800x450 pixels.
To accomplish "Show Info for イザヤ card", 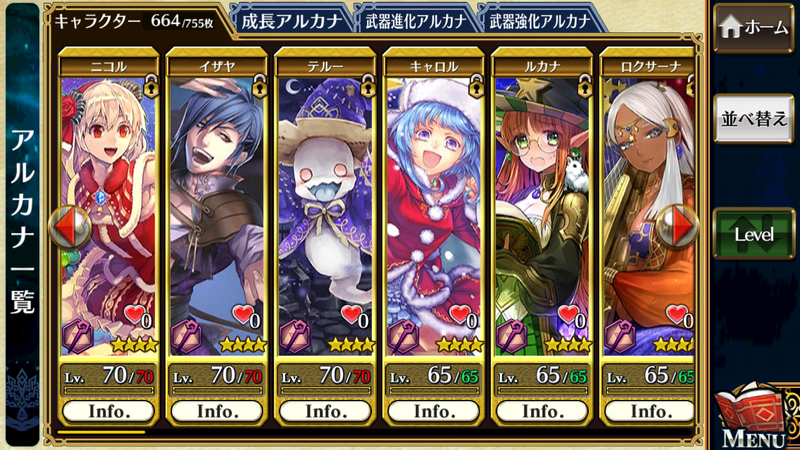I will point(217,411).
